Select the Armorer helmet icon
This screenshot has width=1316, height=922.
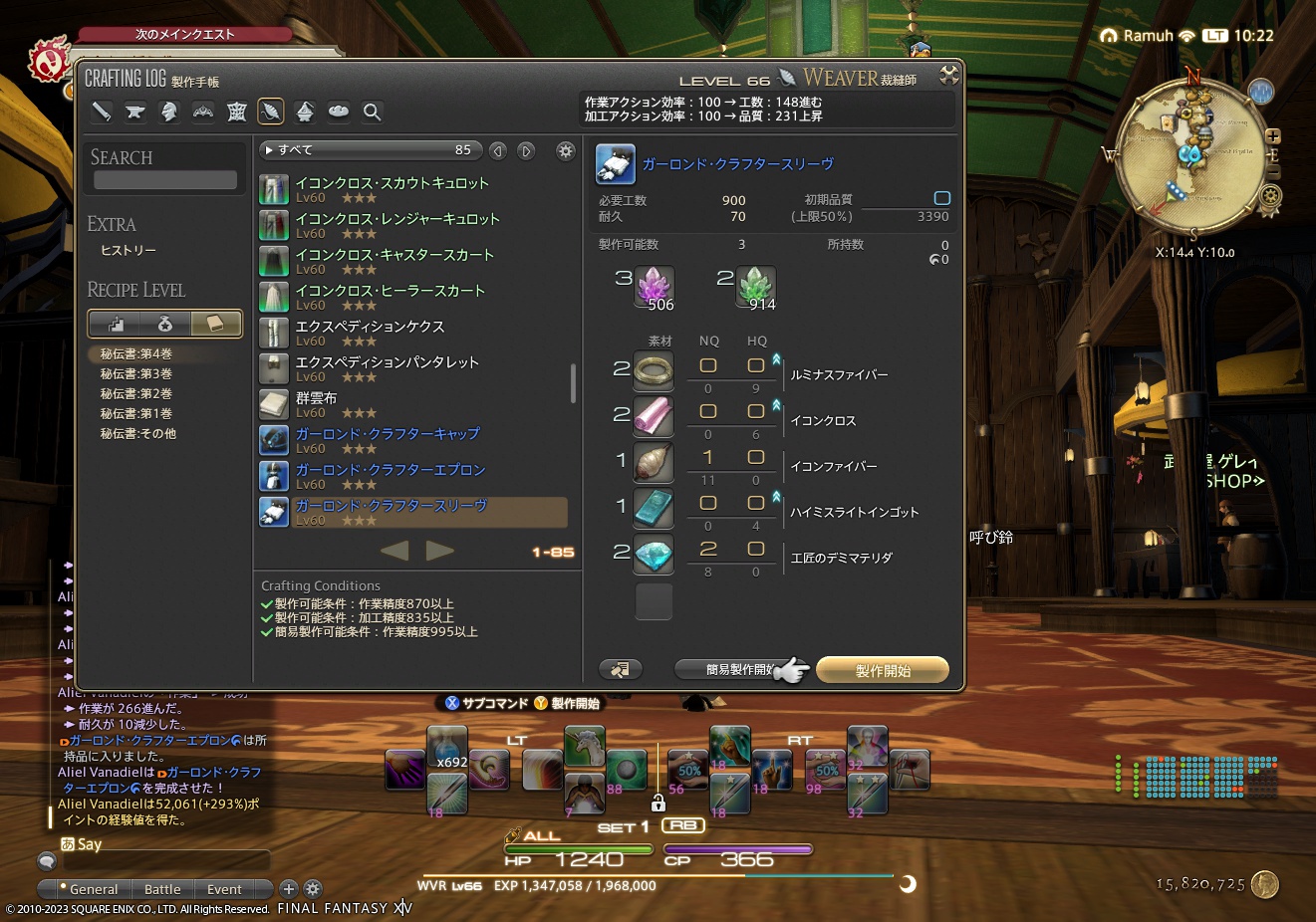169,112
